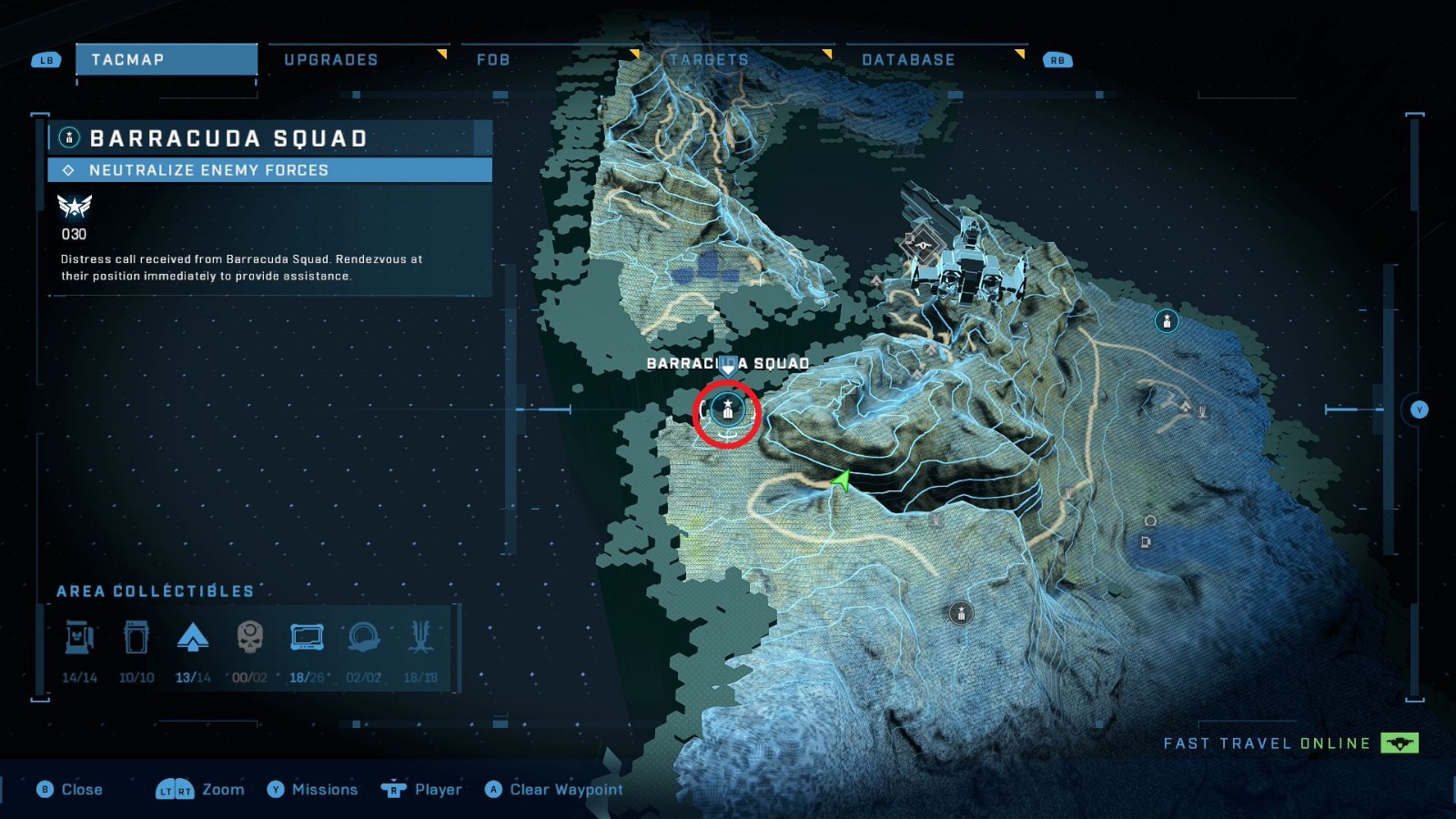Select the teal-highlighted FOB icon on the eastern coast
1456x819 pixels.
point(1167,320)
